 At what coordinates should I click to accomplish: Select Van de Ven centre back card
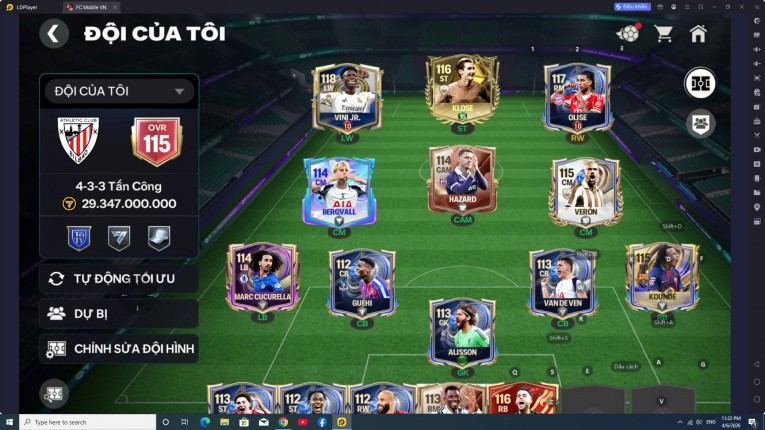(562, 282)
